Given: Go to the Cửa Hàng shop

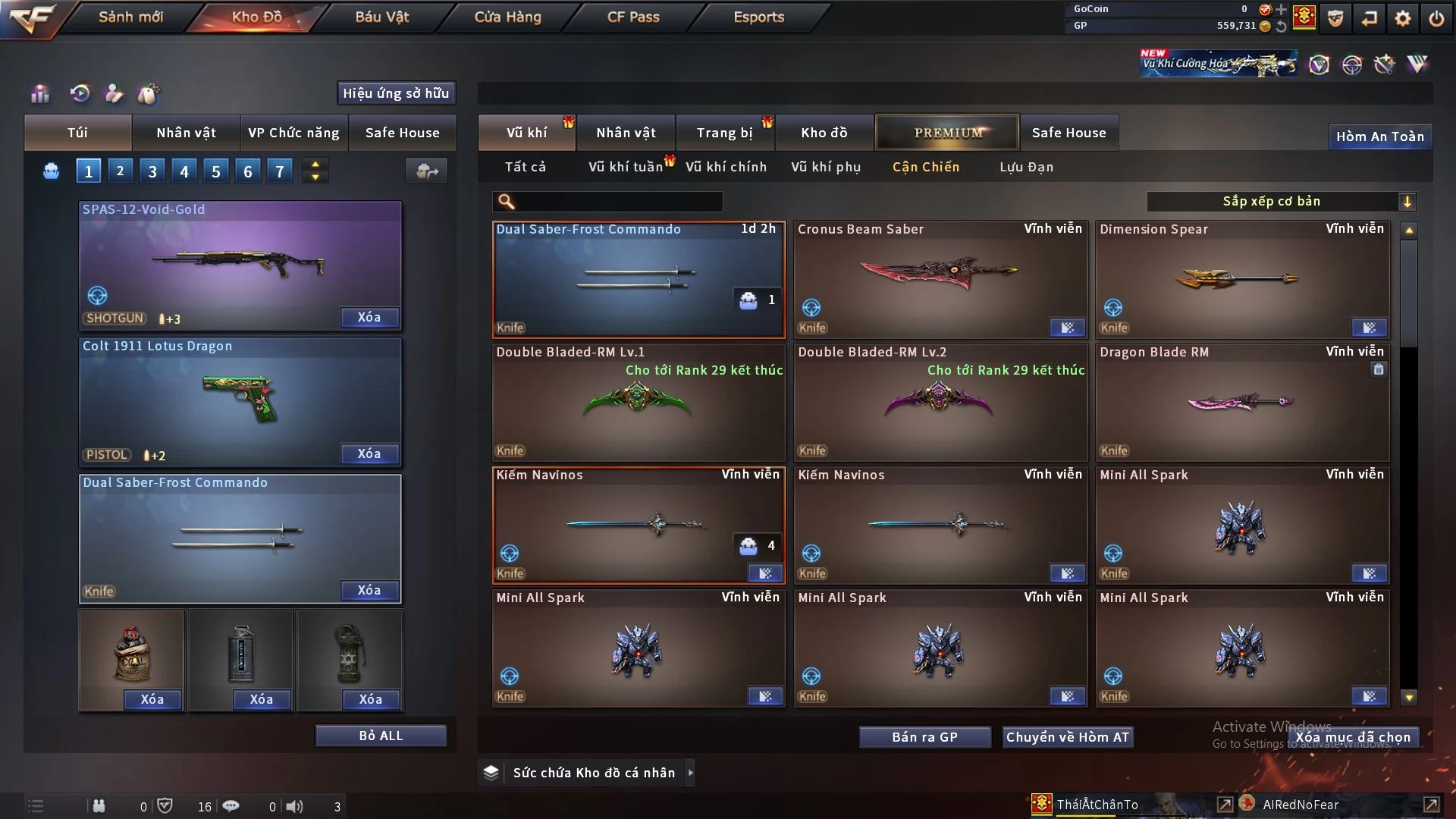Looking at the screenshot, I should (507, 17).
